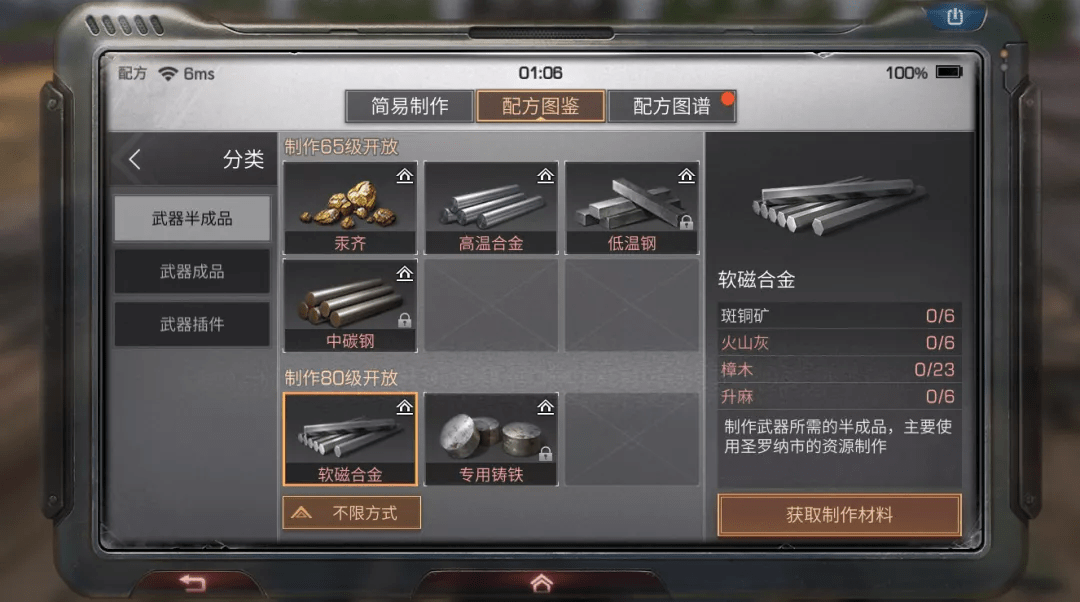The height and width of the screenshot is (602, 1080).
Task: Click the 获取制作材料 button
Action: [839, 516]
